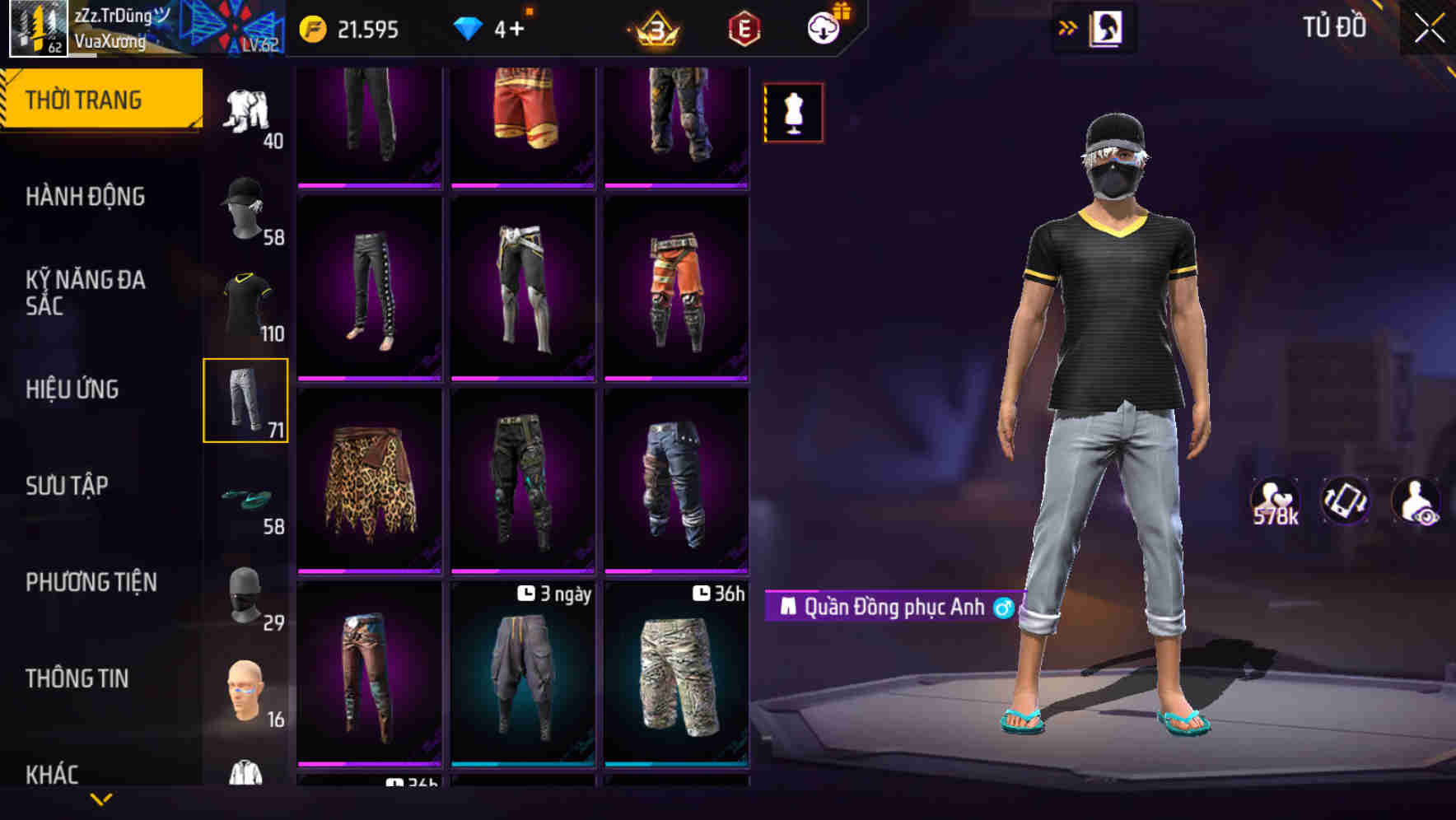Image resolution: width=1456 pixels, height=820 pixels.
Task: Open the PHƯƠNG TIỆN section
Action: (91, 581)
